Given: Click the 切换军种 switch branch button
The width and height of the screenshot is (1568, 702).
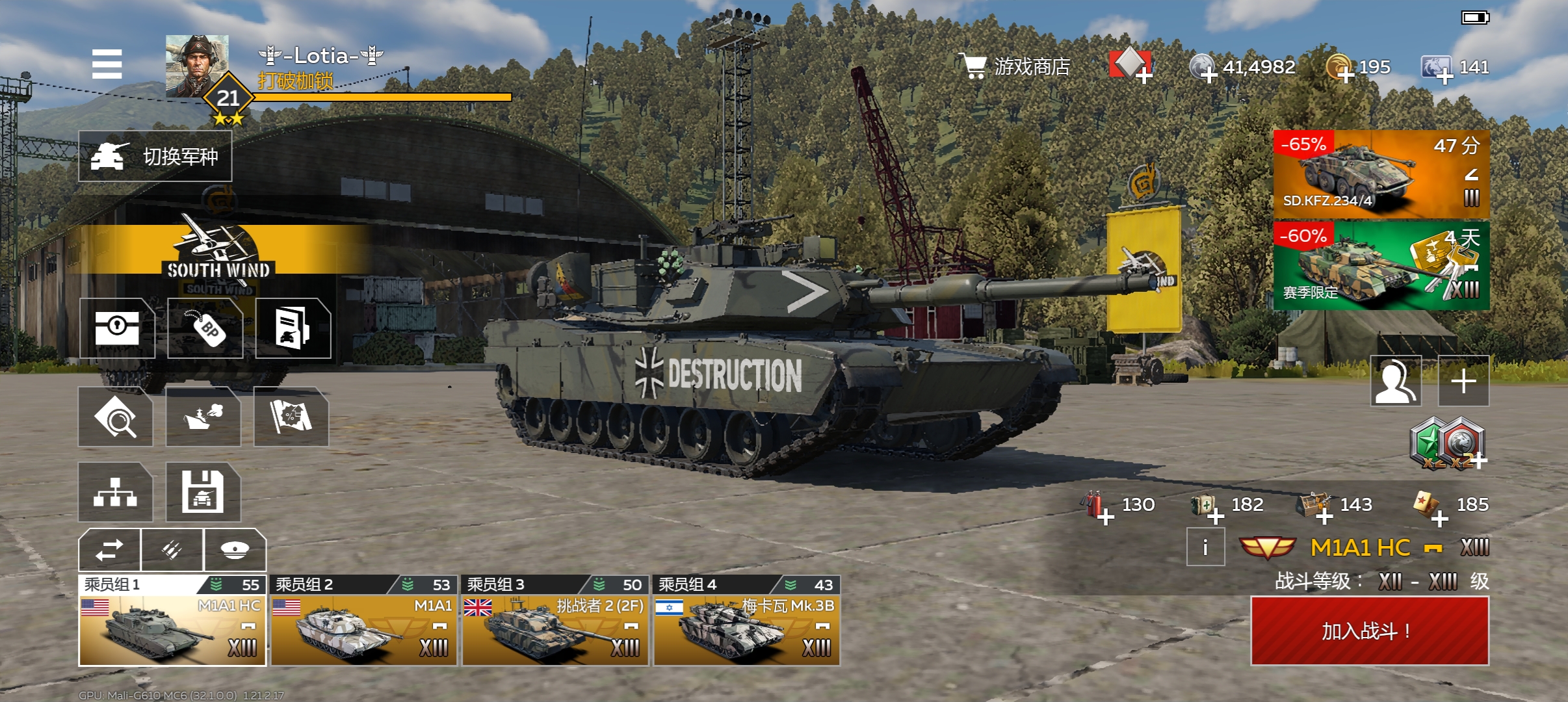Looking at the screenshot, I should click(x=155, y=157).
